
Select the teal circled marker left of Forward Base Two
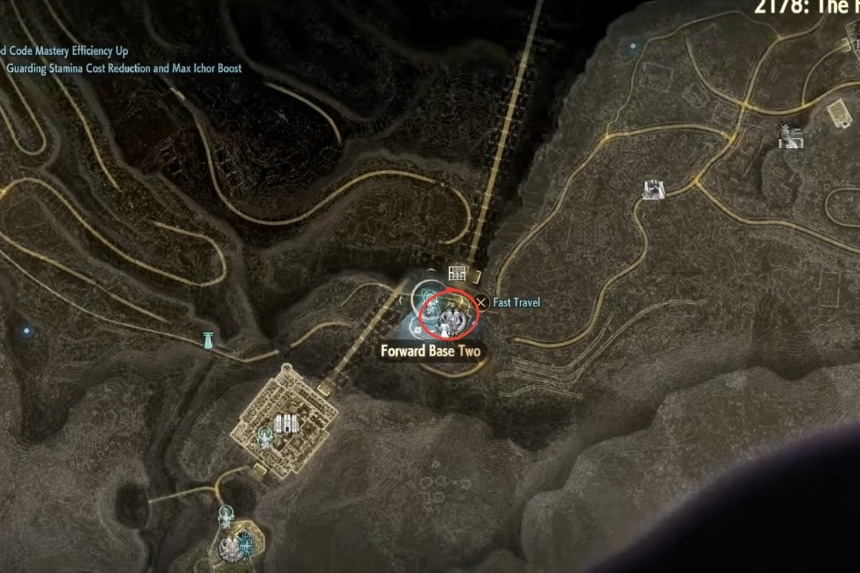click(427, 297)
